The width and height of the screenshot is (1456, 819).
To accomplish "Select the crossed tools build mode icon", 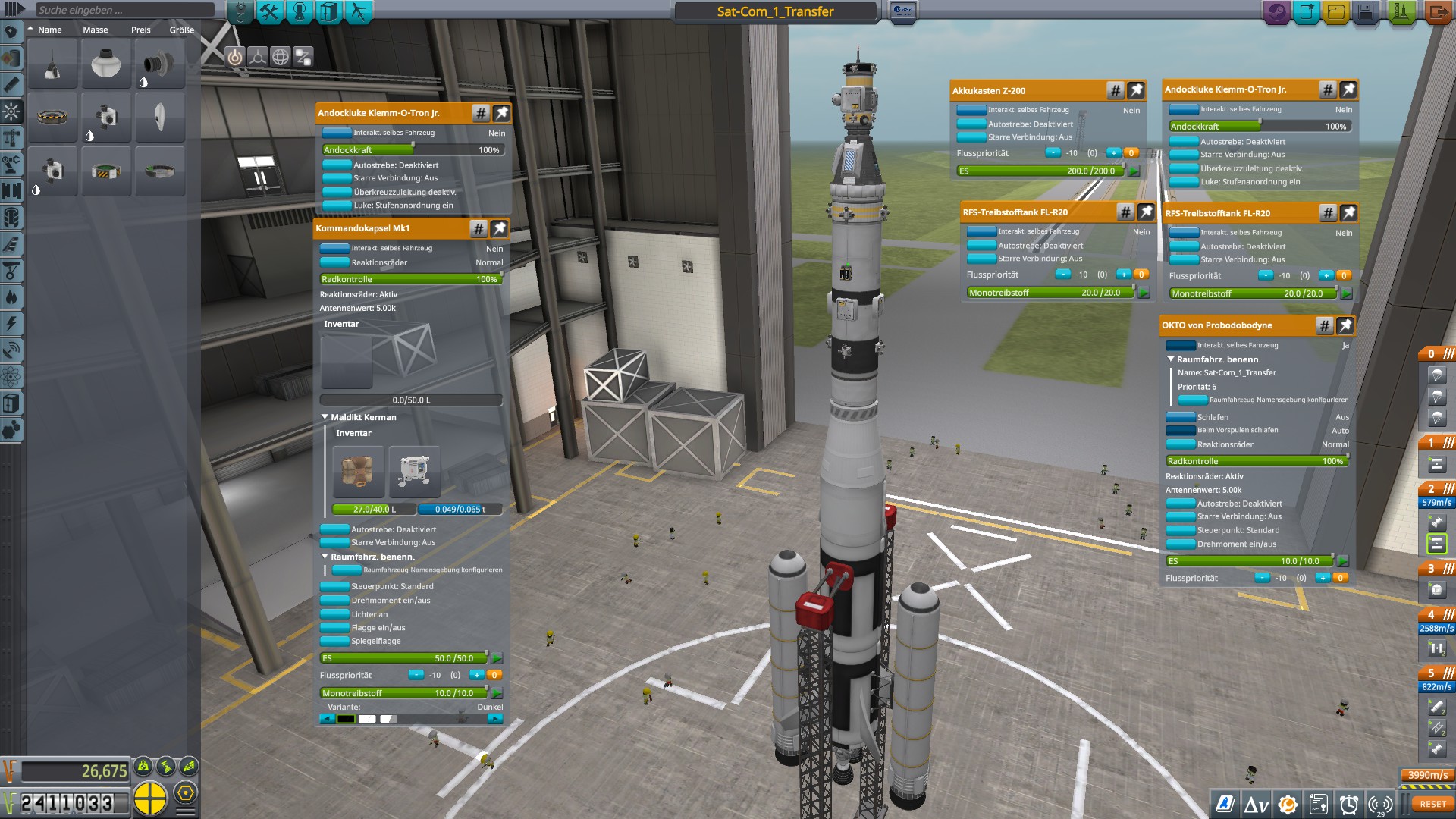I will pyautogui.click(x=269, y=11).
